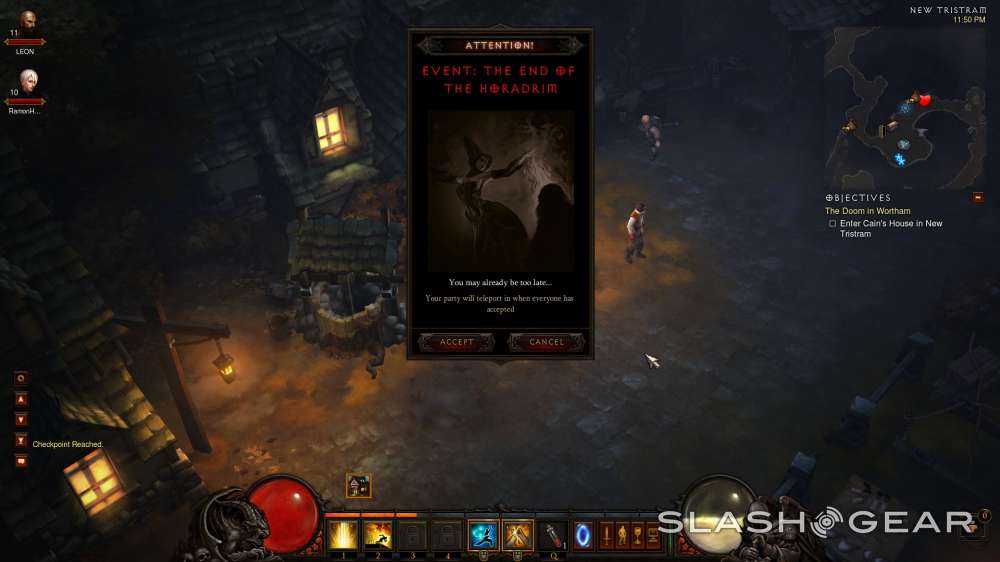Open the inventory from the sword menu icon

[x=606, y=536]
